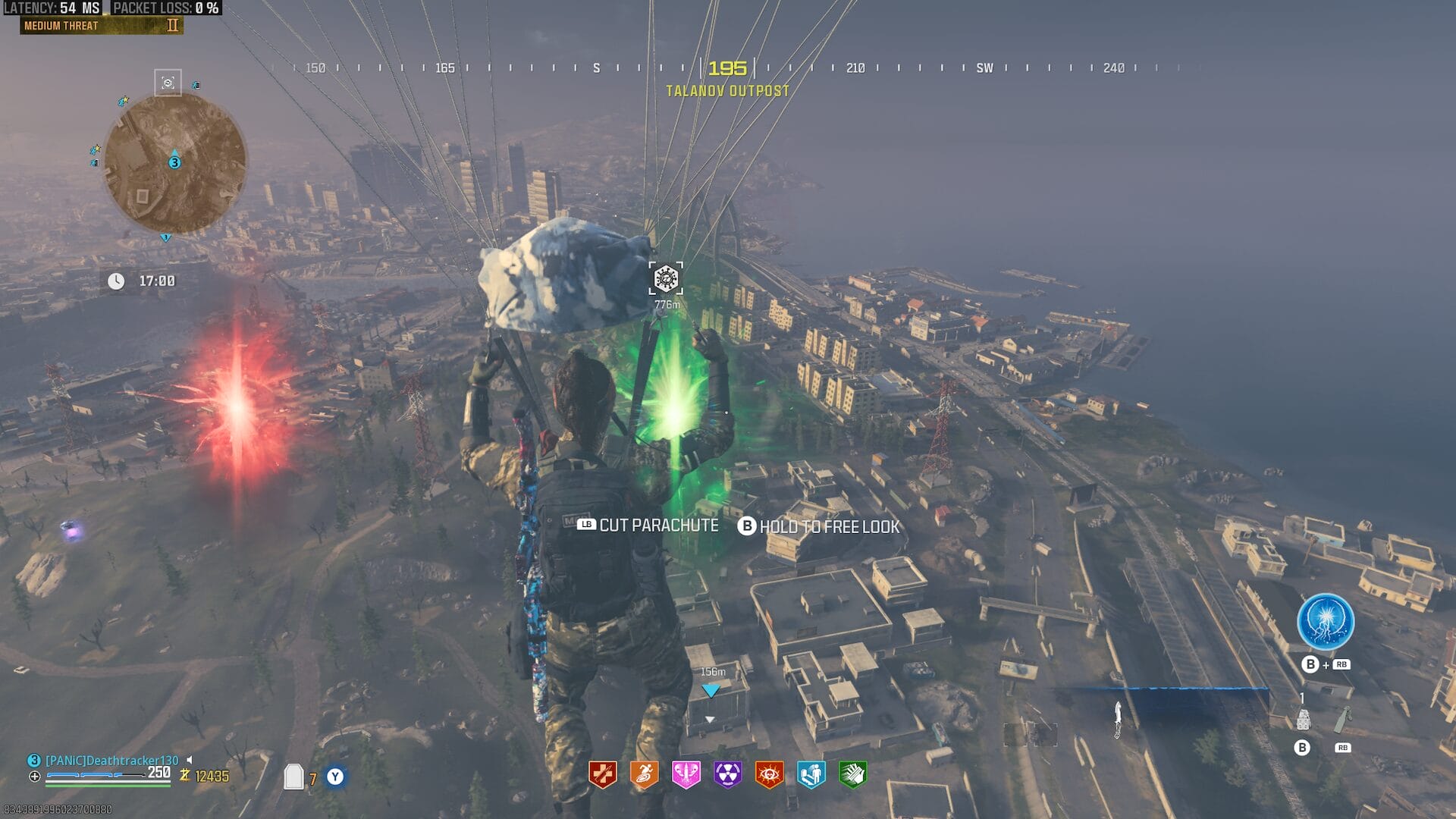Viewport: 1456px width, 819px height.
Task: Click the blue 156m ping marker
Action: 711,690
